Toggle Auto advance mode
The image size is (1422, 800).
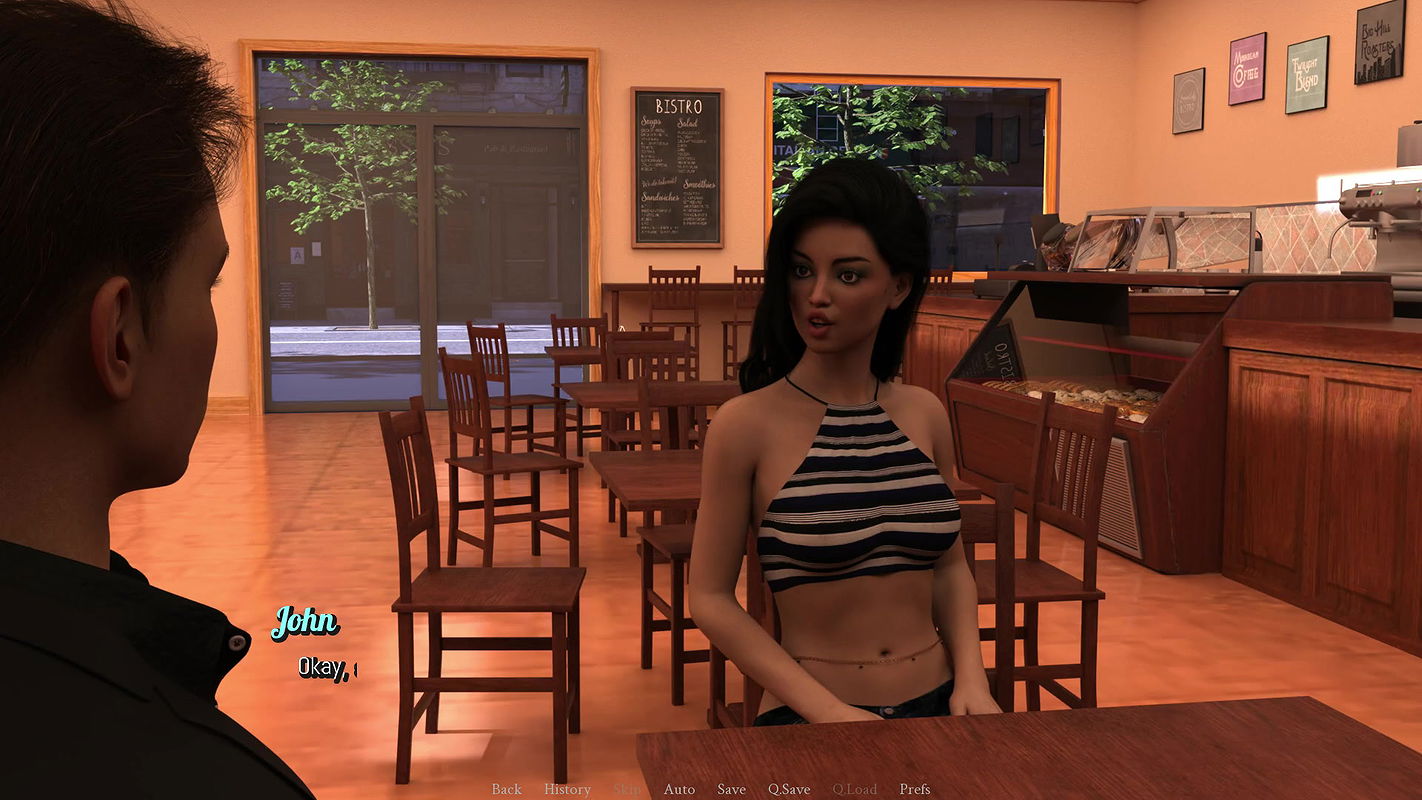click(x=679, y=789)
